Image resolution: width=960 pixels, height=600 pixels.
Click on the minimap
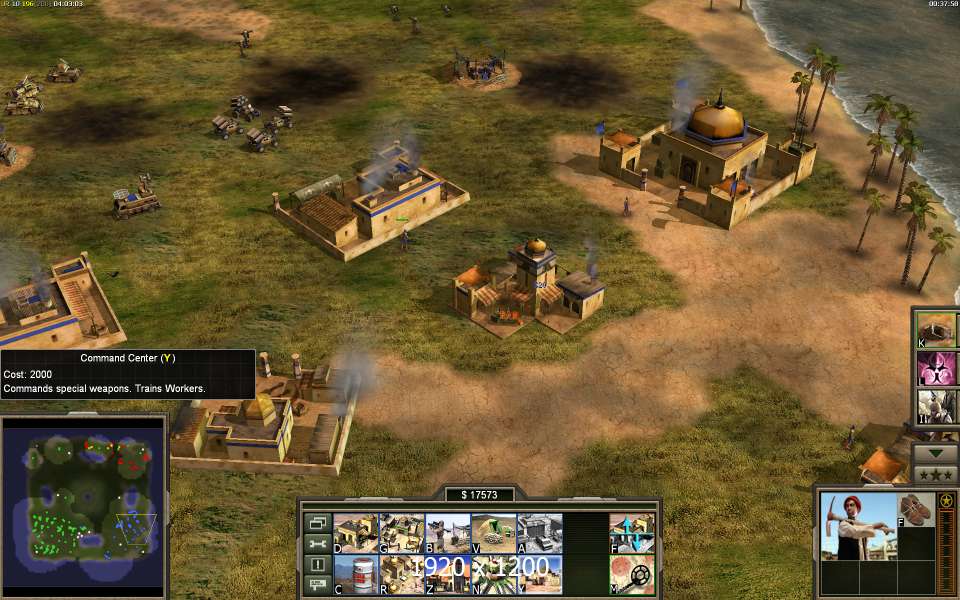[x=83, y=500]
